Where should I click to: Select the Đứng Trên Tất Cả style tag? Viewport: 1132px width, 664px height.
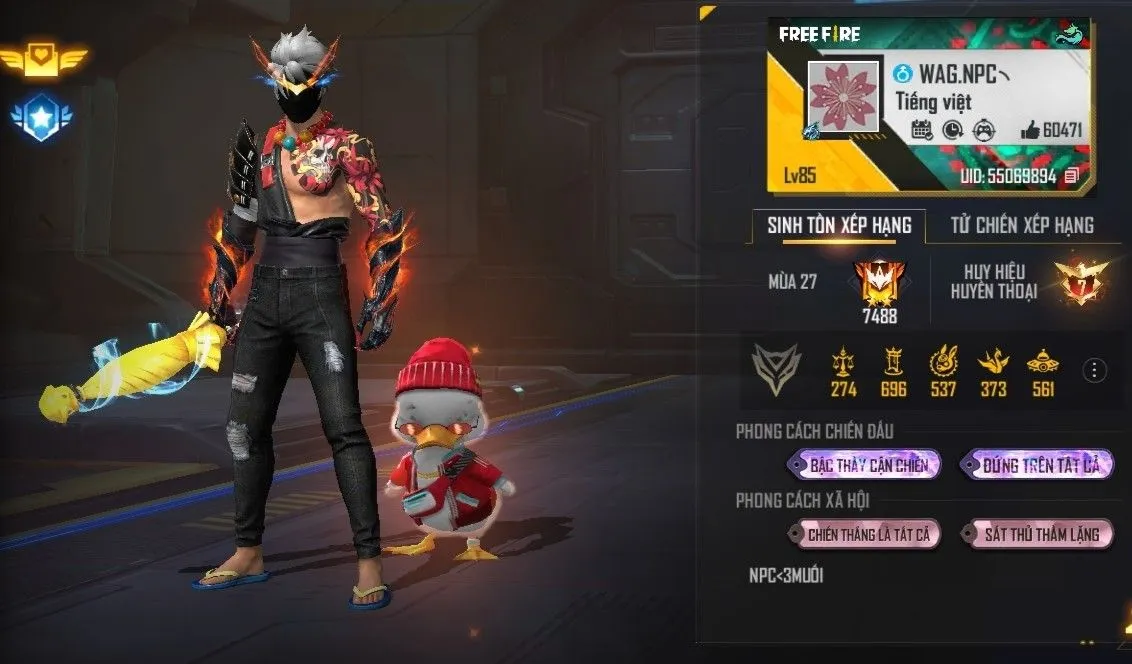pyautogui.click(x=1038, y=464)
